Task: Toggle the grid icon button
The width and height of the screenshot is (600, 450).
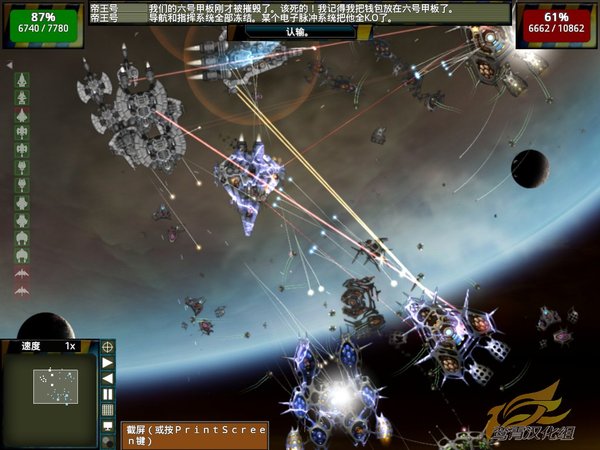Action: pos(108,410)
